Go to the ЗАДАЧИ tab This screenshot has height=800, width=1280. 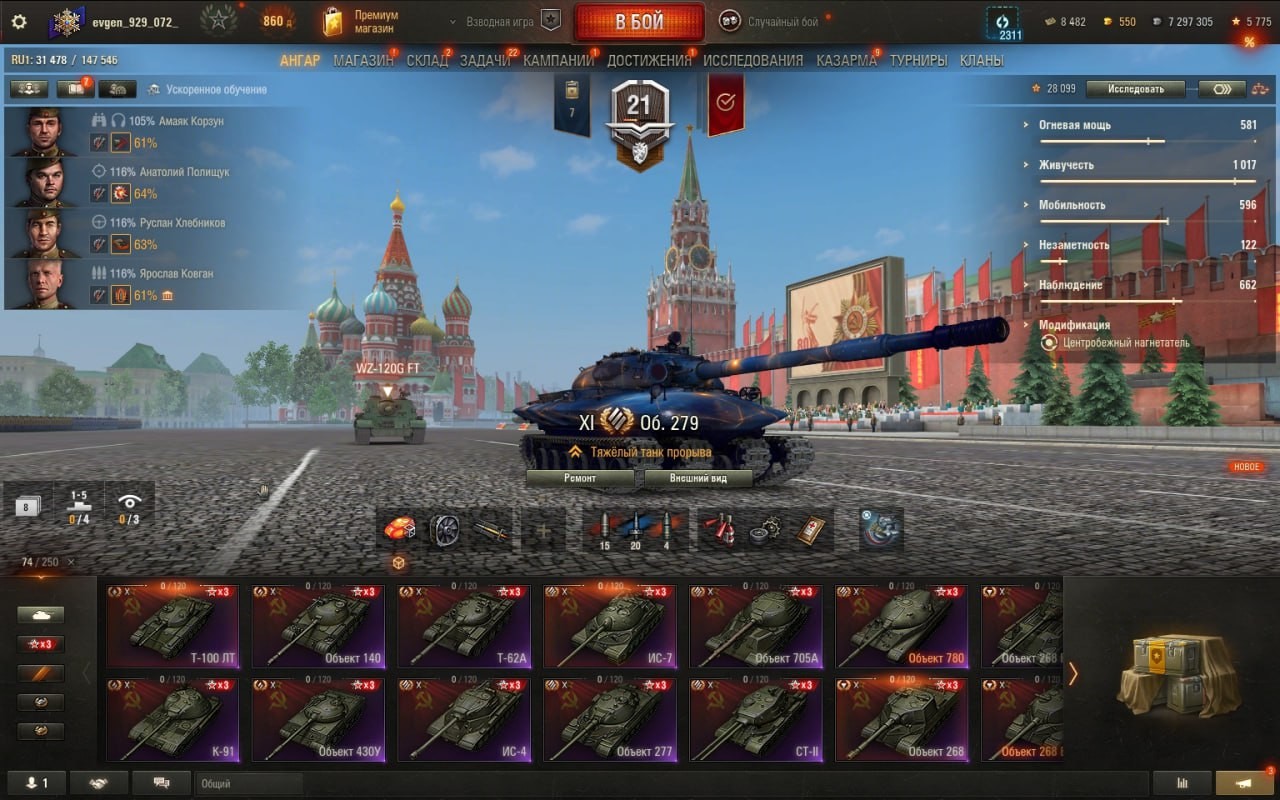click(485, 60)
